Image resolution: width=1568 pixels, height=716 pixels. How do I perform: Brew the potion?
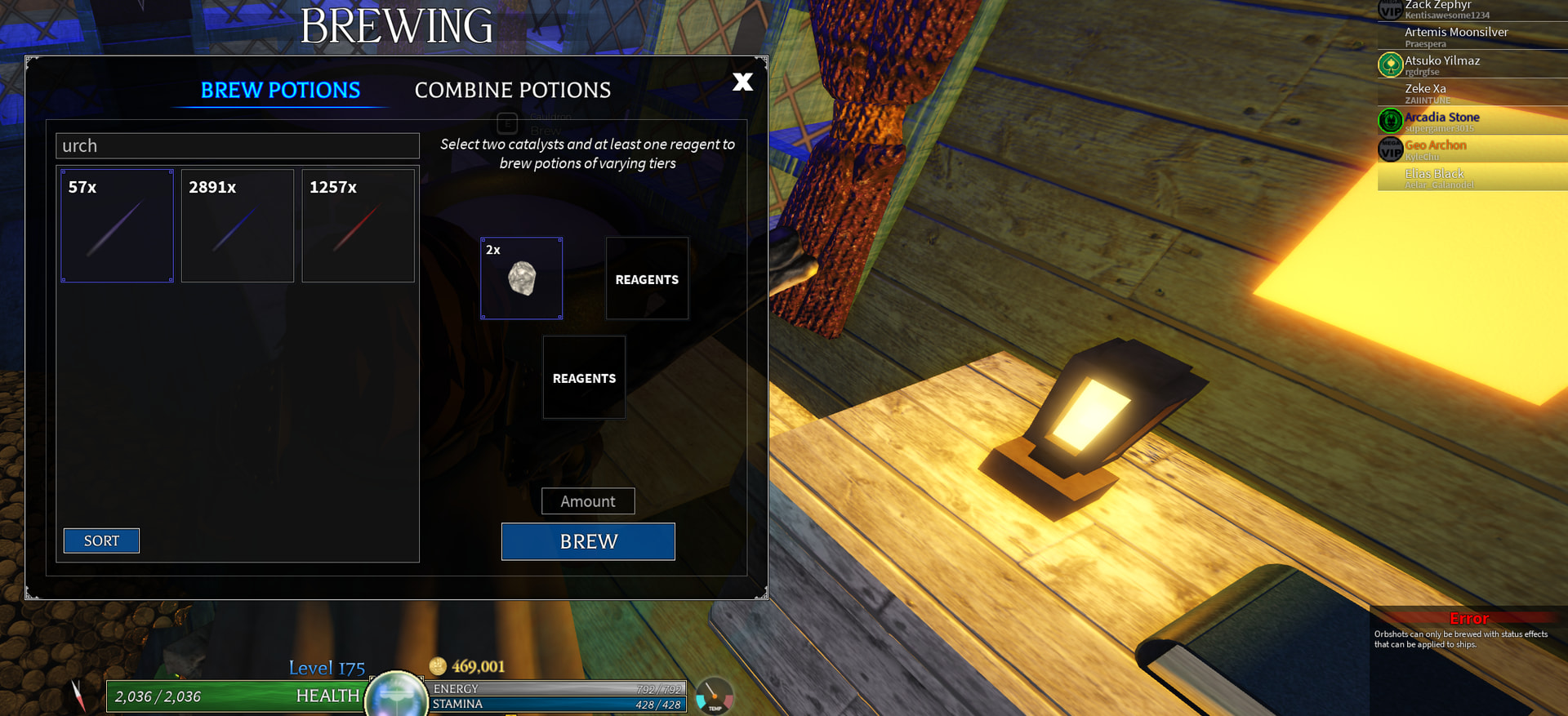pos(588,541)
